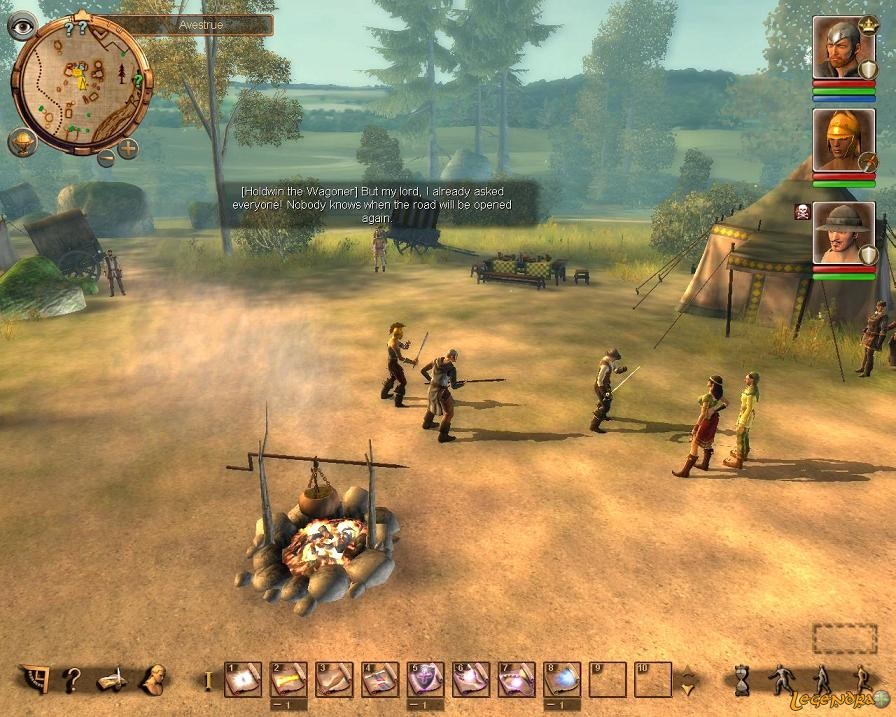Image resolution: width=896 pixels, height=717 pixels.
Task: Click the skull status icon beside the portrait
Action: click(801, 212)
